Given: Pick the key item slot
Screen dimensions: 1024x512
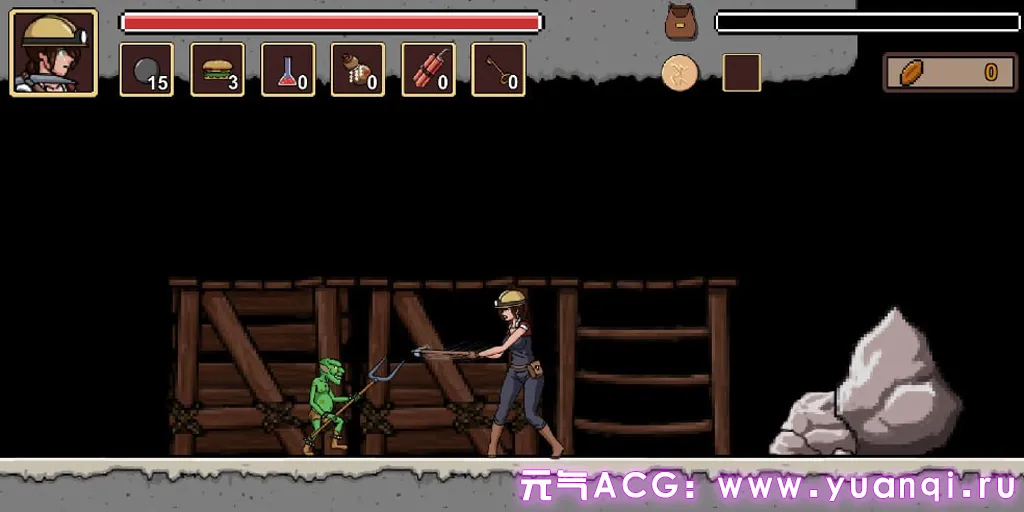Looking at the screenshot, I should click(x=498, y=70).
